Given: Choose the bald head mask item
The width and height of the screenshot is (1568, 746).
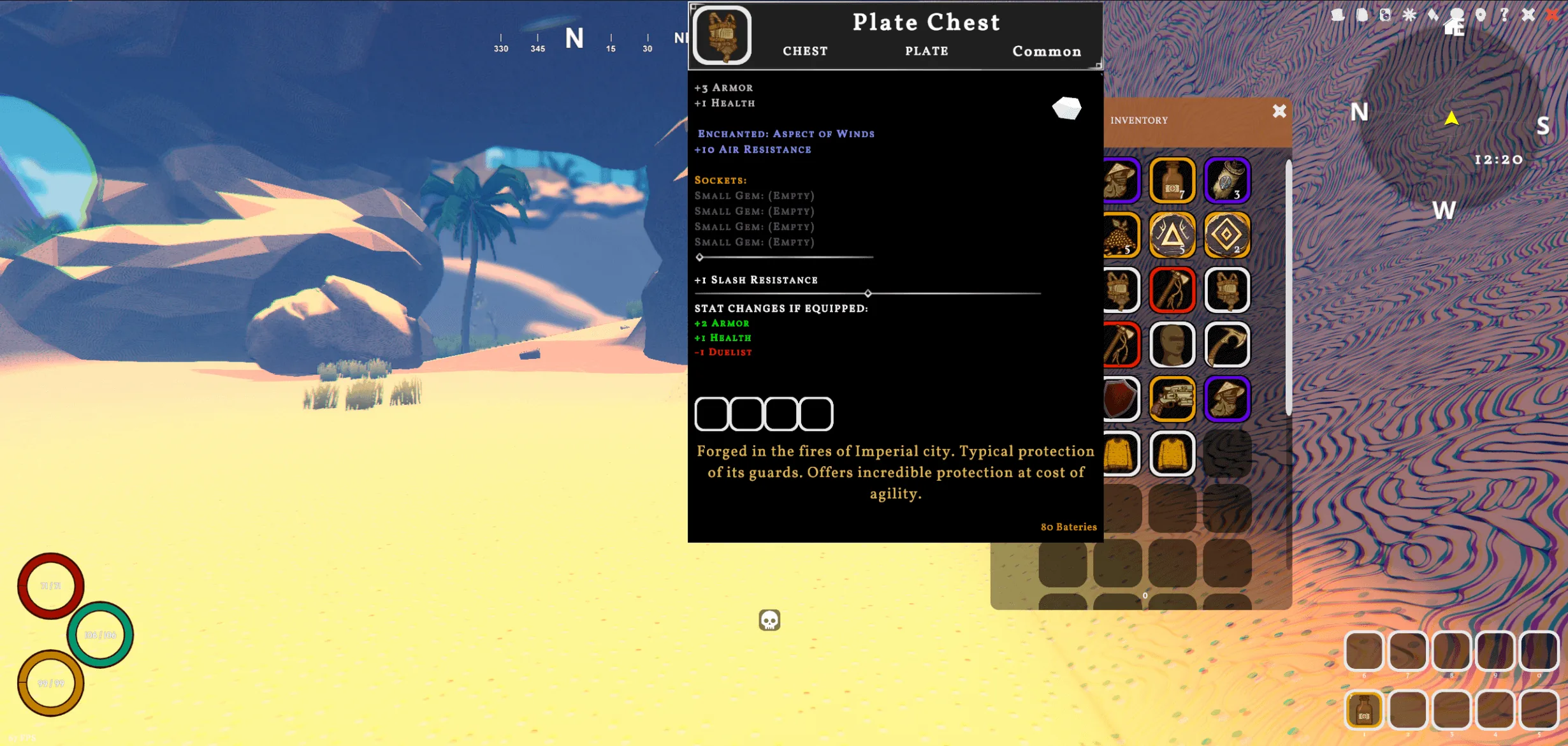Looking at the screenshot, I should click(x=1172, y=345).
